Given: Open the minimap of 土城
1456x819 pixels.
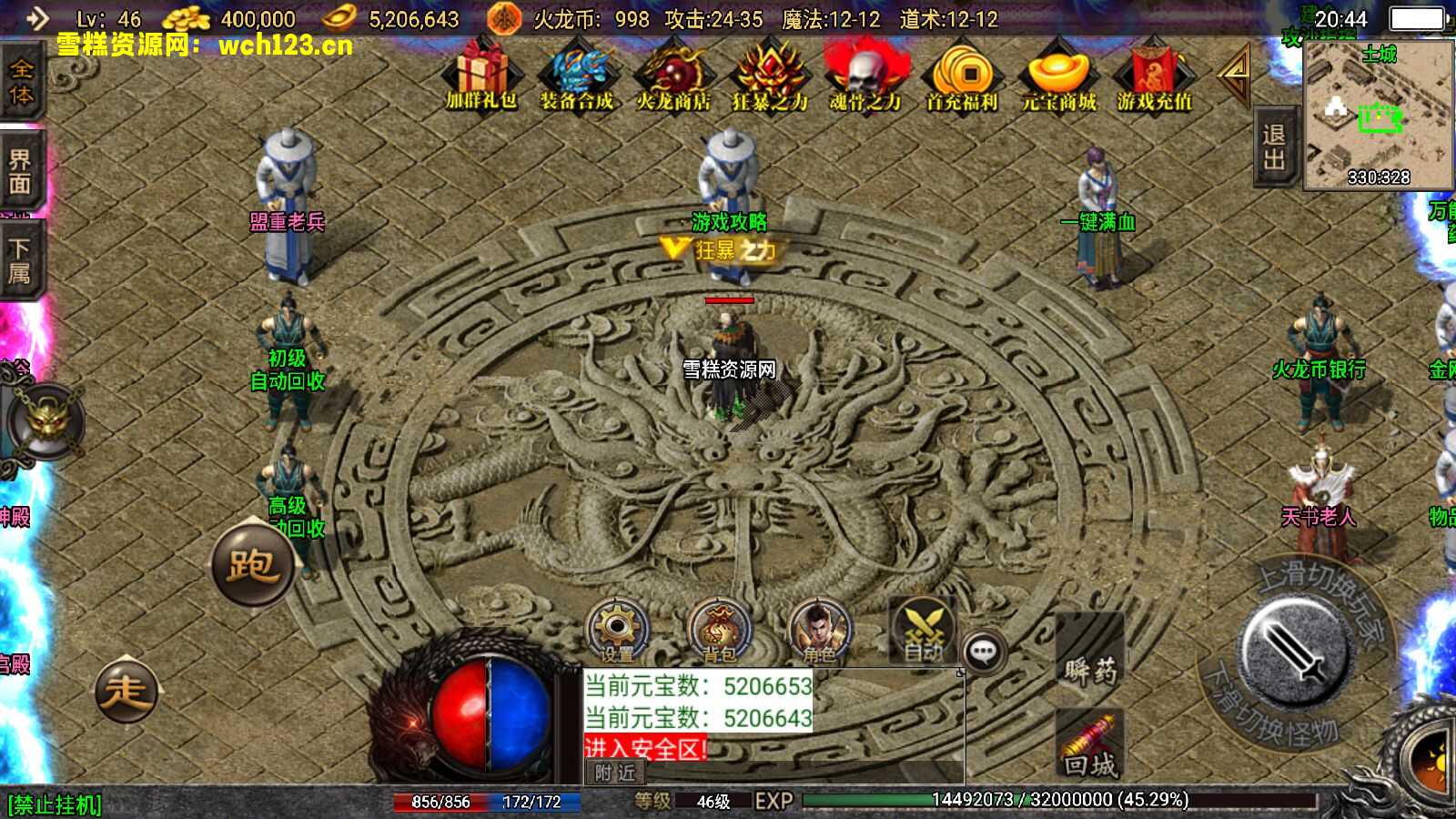Looking at the screenshot, I should [x=1378, y=114].
